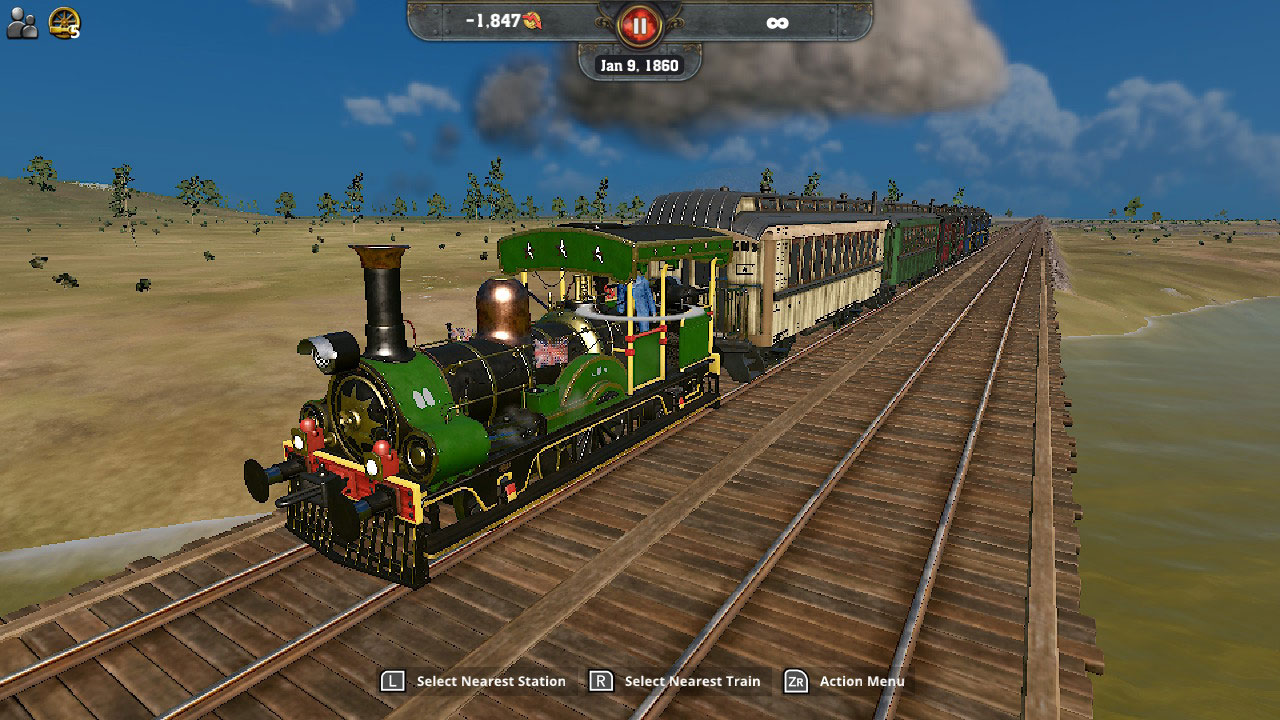
Task: Open the Action Menu via its label
Action: (864, 681)
